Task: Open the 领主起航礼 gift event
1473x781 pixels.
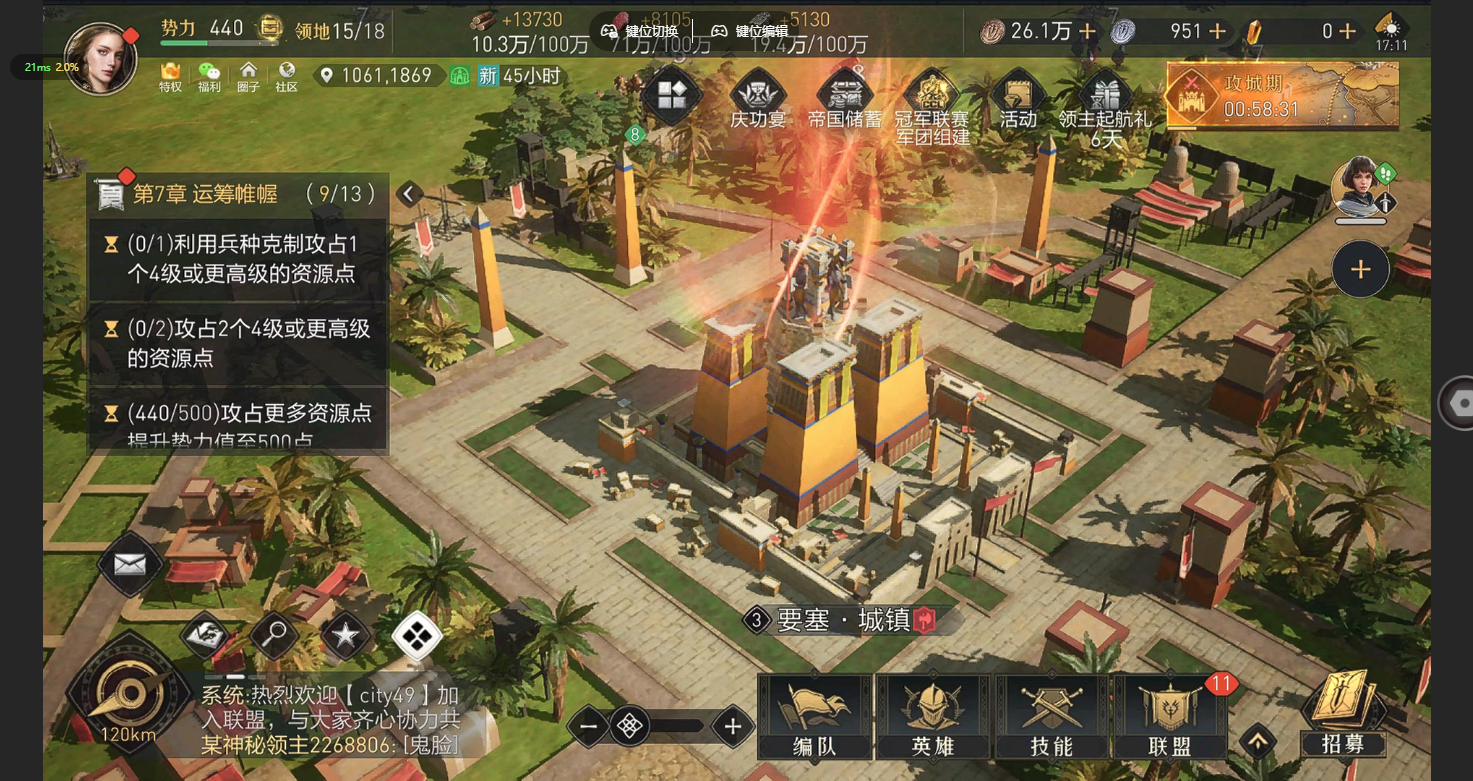Action: pos(1105,105)
